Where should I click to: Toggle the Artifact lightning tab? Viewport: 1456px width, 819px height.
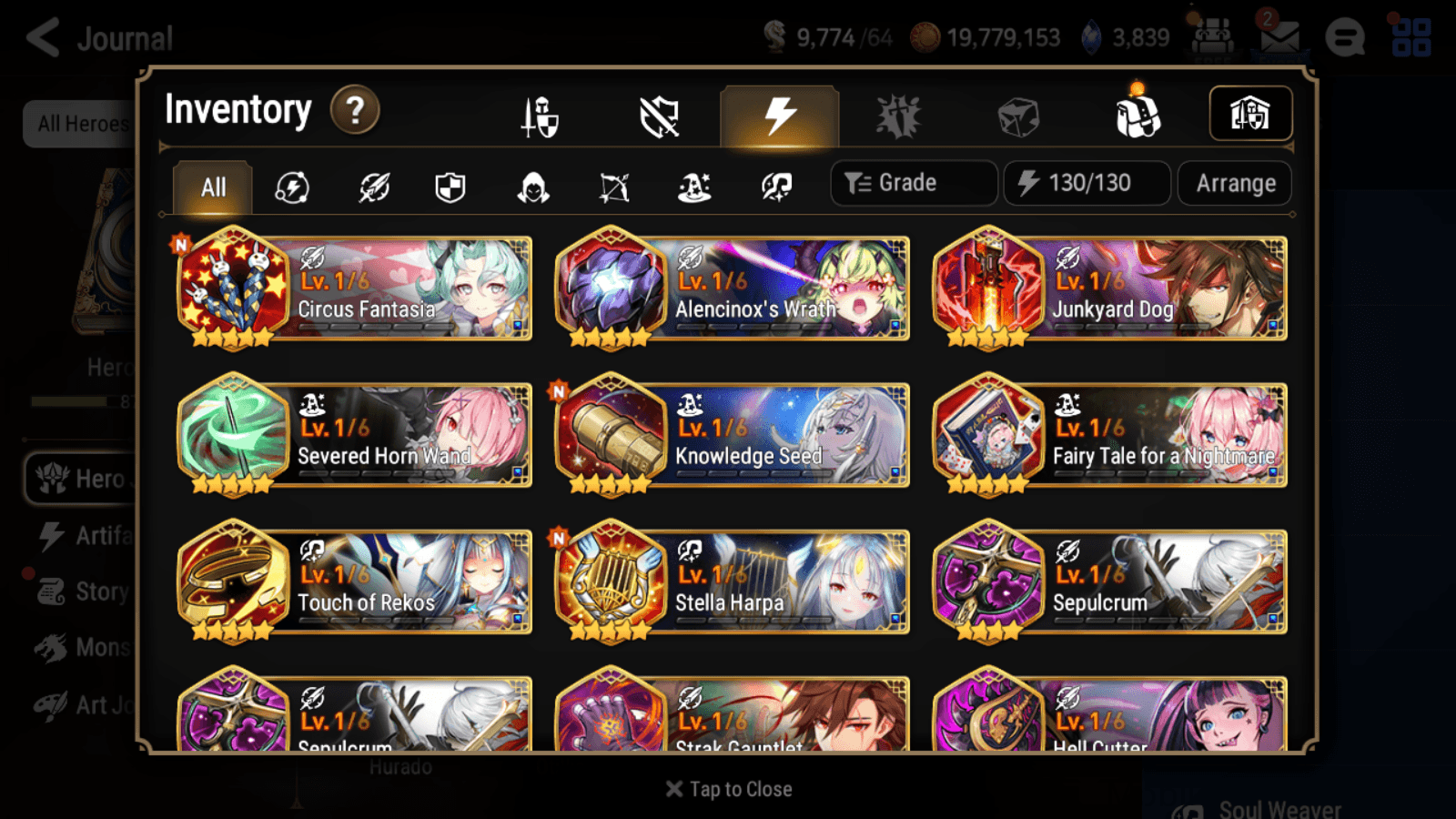776,114
